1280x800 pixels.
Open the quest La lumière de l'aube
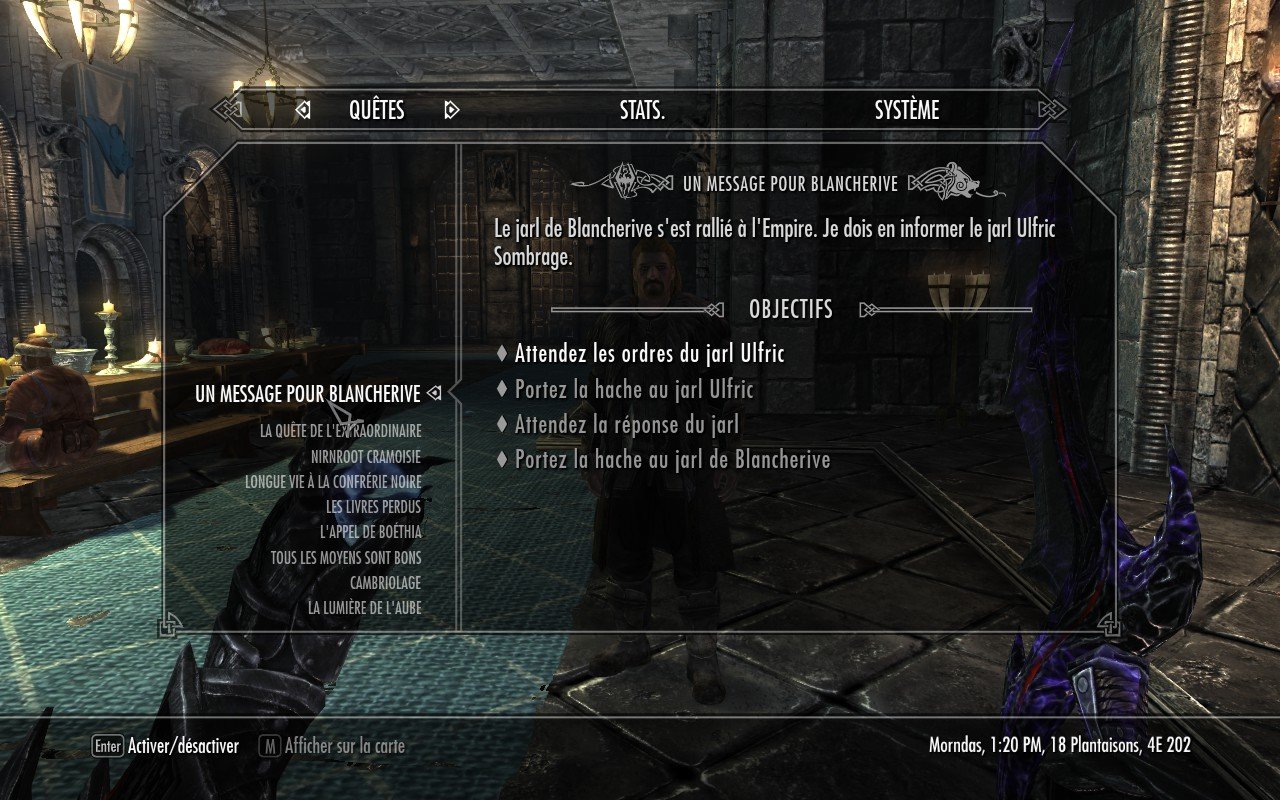click(364, 608)
